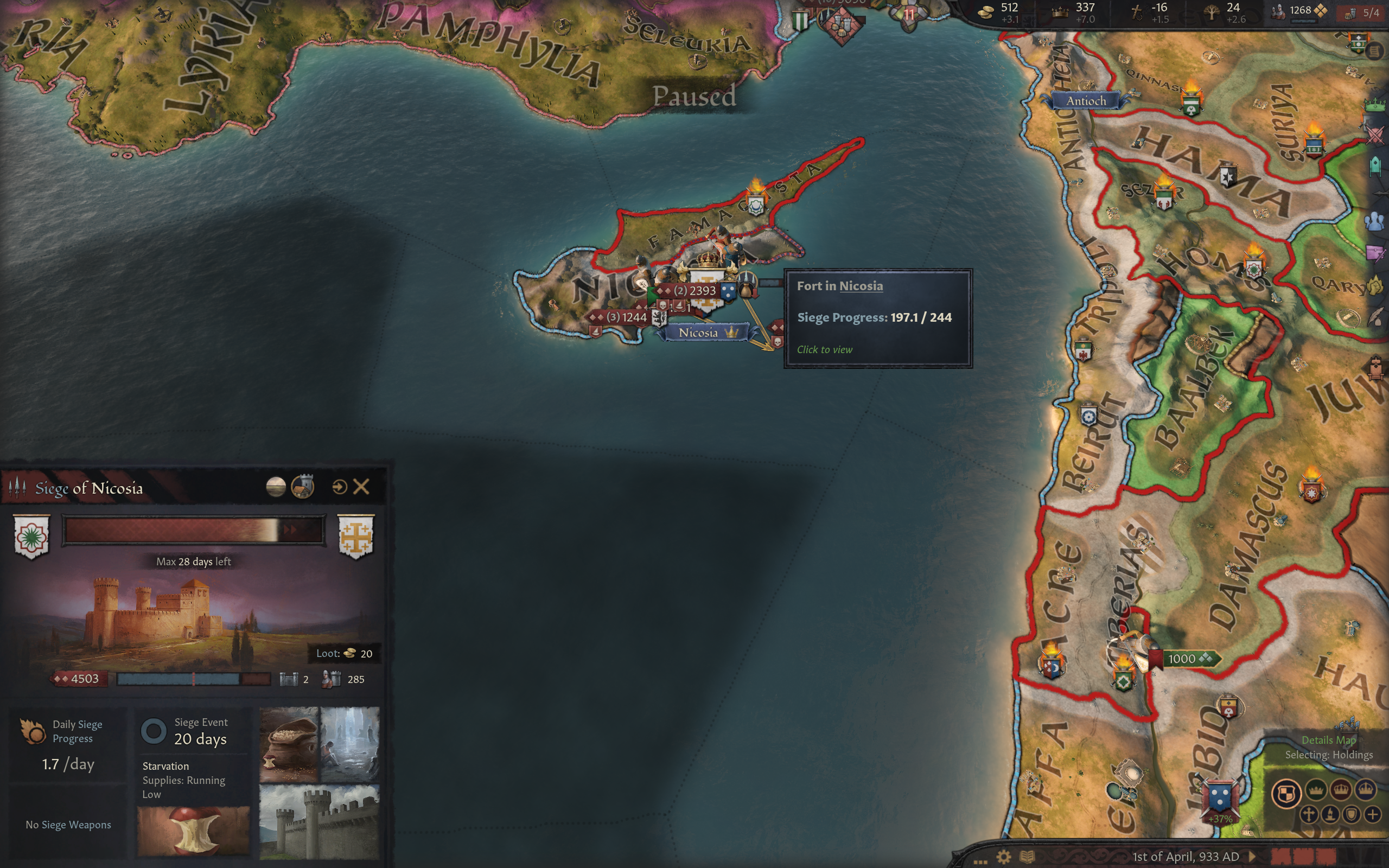1389x868 pixels.
Task: Click the Antioch nameplate on the map
Action: coord(1085,101)
